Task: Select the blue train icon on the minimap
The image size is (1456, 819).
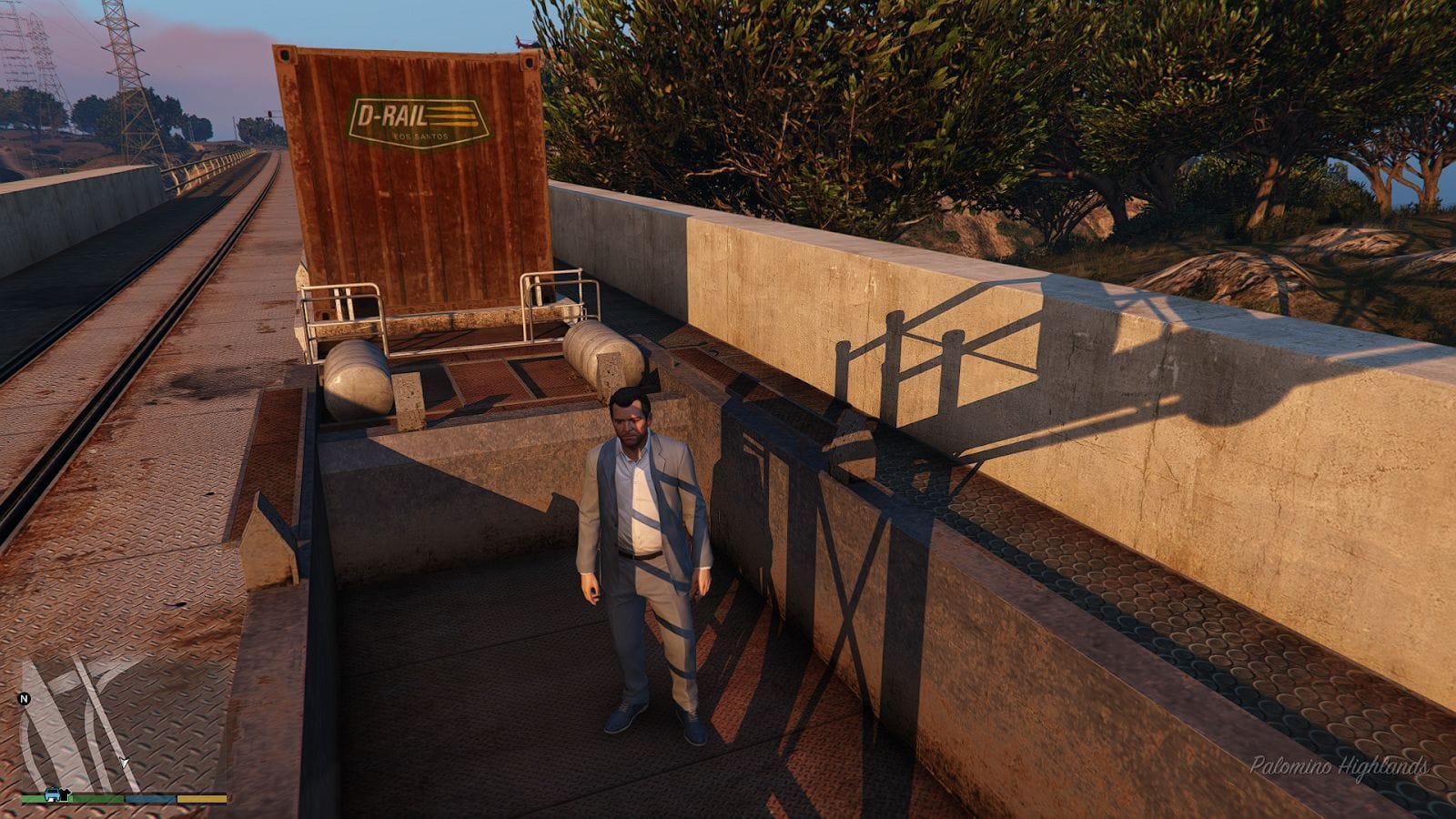Action: pos(52,794)
